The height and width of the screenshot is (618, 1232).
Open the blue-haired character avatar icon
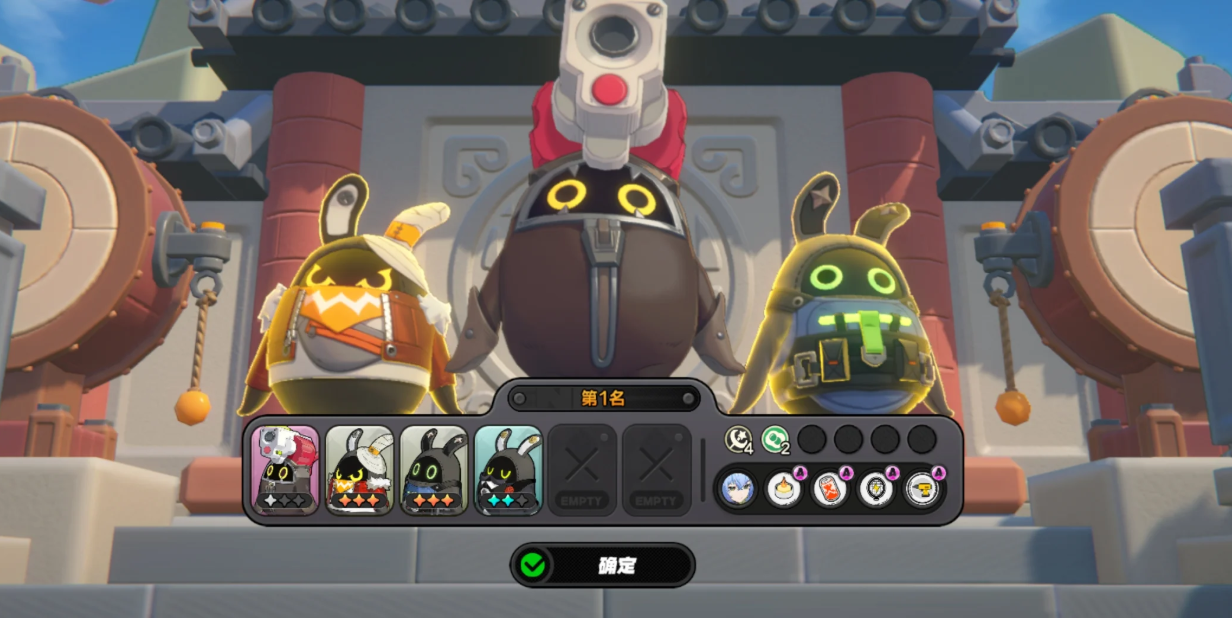(738, 488)
